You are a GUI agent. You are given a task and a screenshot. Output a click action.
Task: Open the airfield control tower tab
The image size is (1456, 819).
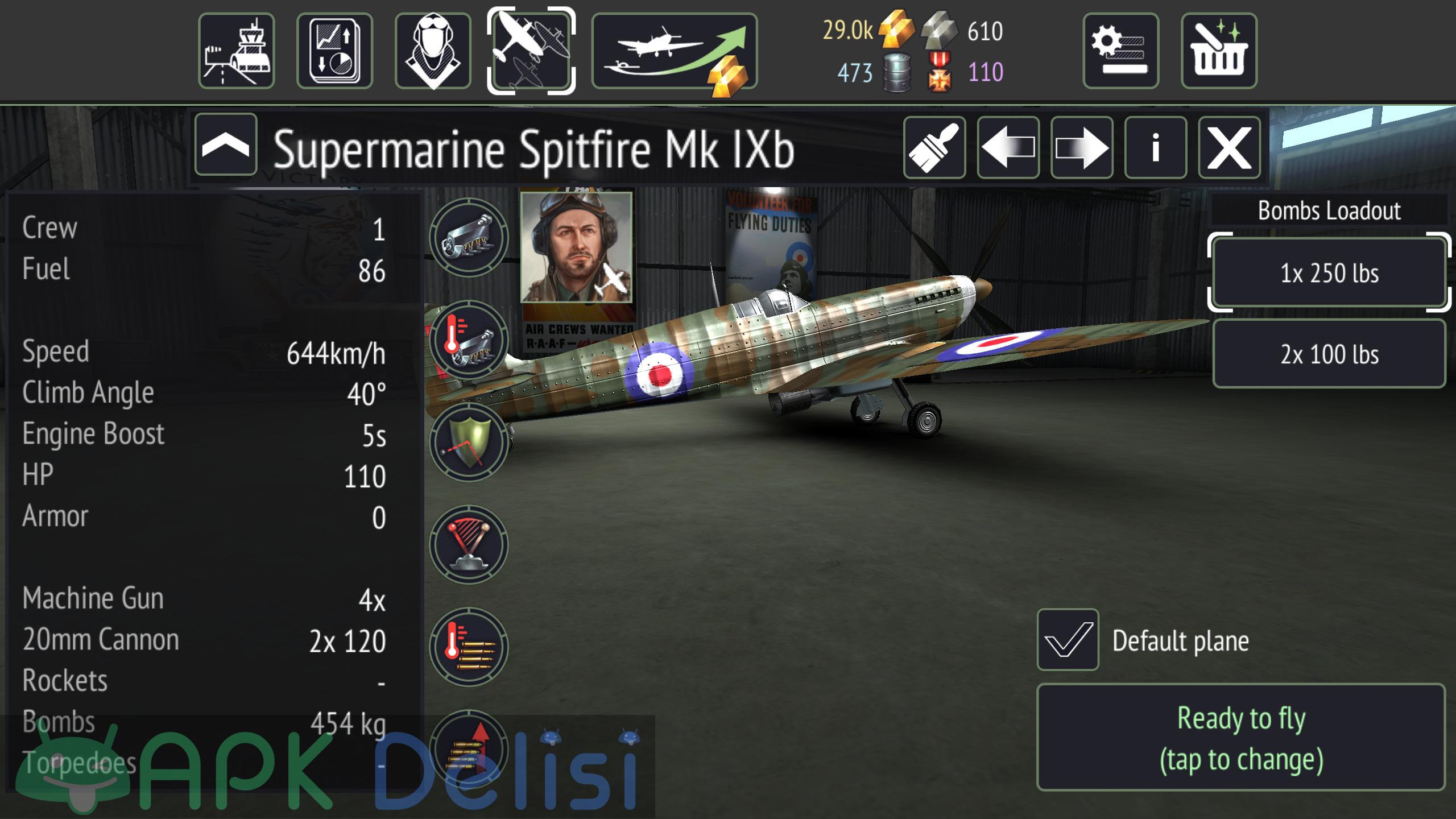pos(236,51)
